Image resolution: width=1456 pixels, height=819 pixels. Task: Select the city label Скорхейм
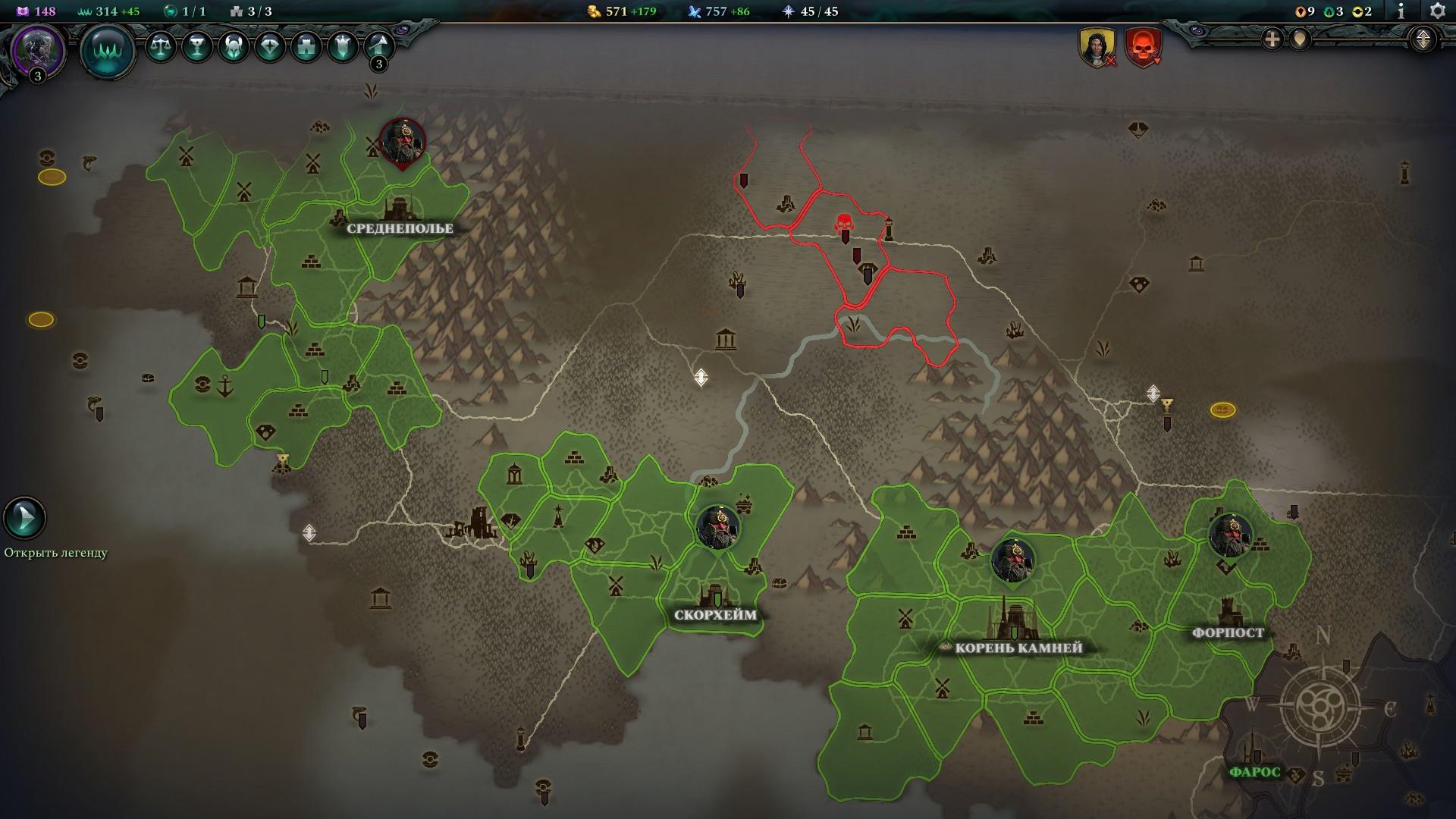[715, 615]
